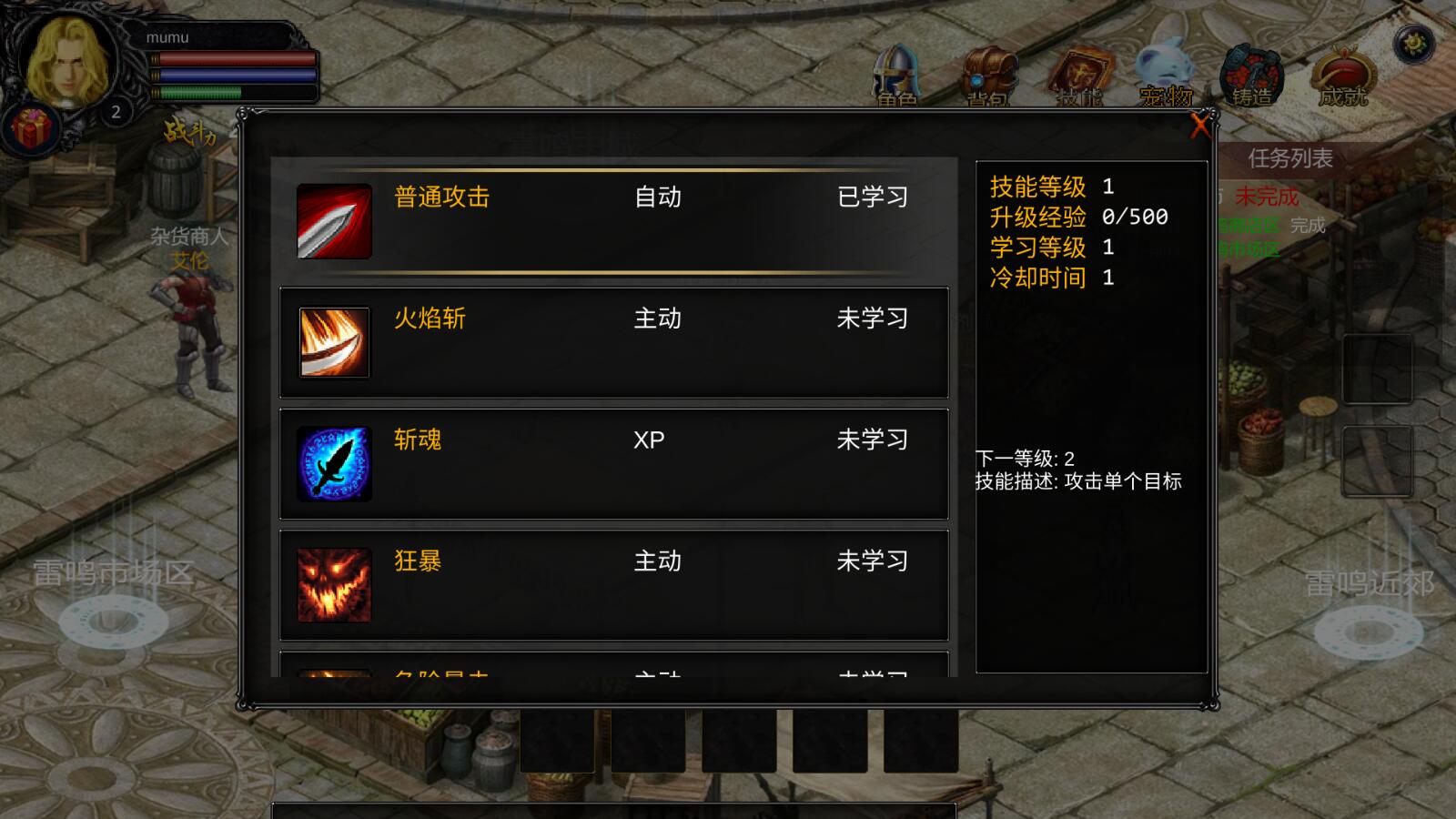The height and width of the screenshot is (819, 1456).
Task: Select the 普通攻击 sword skill icon
Action: pyautogui.click(x=333, y=219)
